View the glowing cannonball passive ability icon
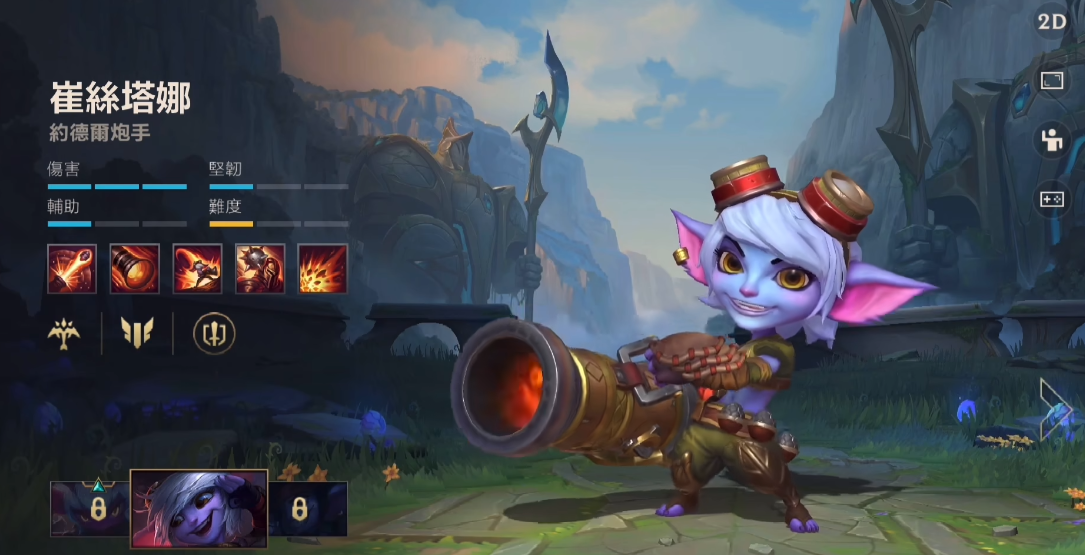 [x=72, y=269]
